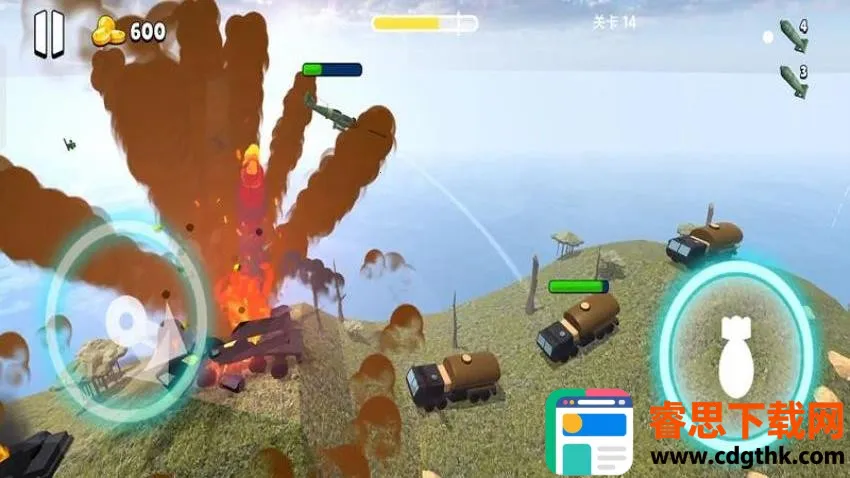Pause the game with the pause button
This screenshot has height=478, width=850.
[48, 34]
